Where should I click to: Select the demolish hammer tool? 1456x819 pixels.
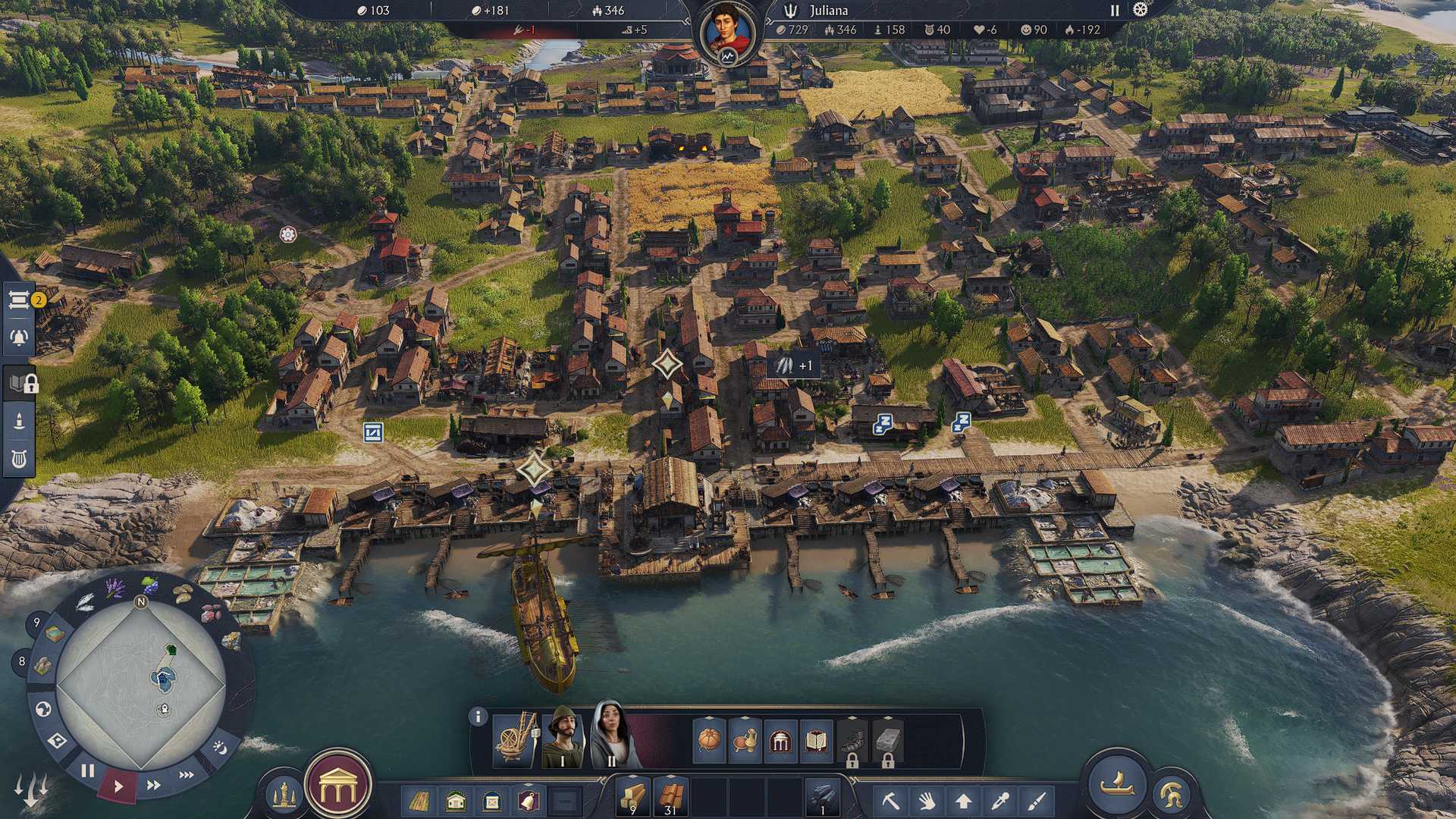coord(891,802)
